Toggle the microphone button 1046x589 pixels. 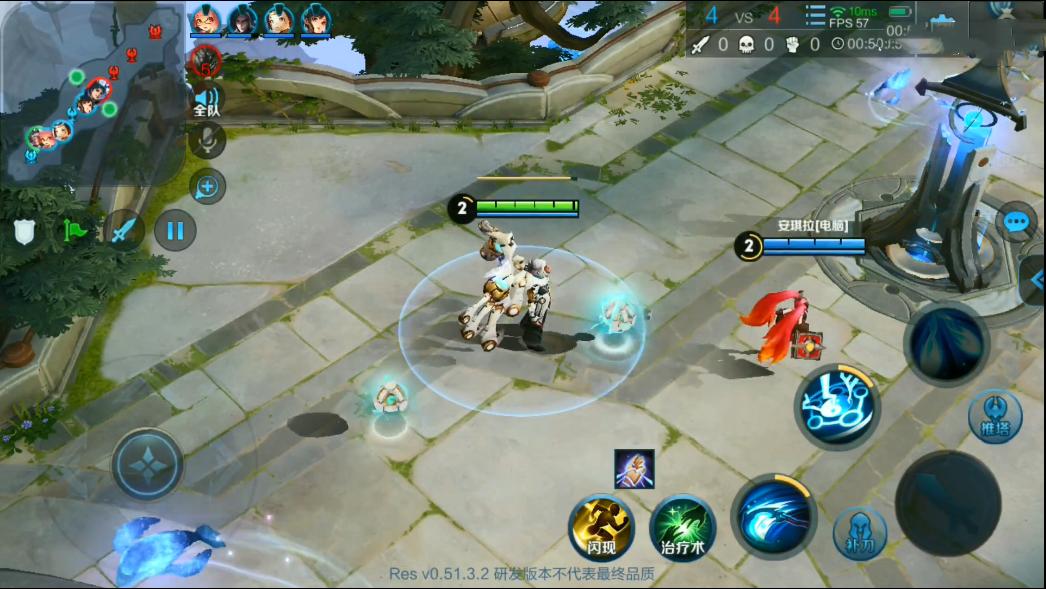pyautogui.click(x=208, y=141)
